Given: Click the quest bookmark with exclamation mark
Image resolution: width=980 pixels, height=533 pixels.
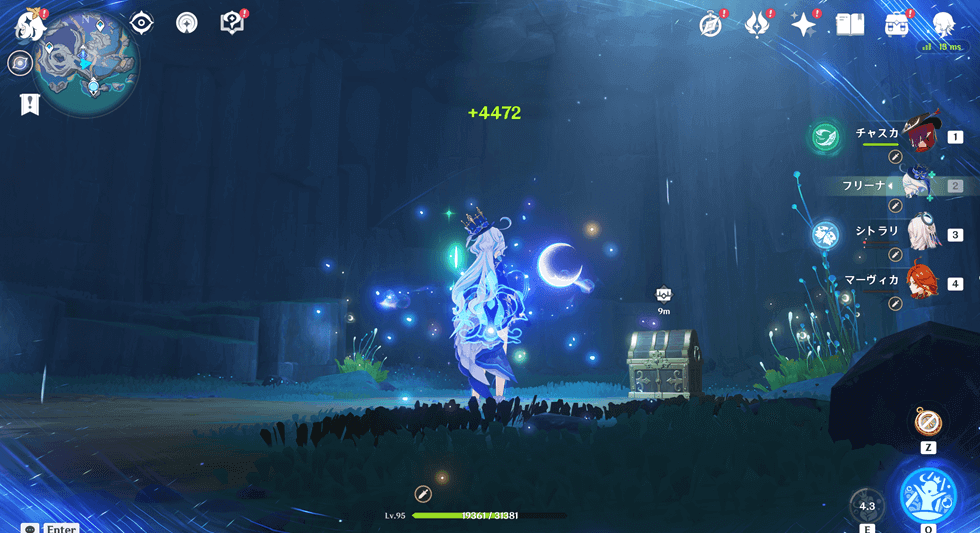Looking at the screenshot, I should tap(29, 104).
